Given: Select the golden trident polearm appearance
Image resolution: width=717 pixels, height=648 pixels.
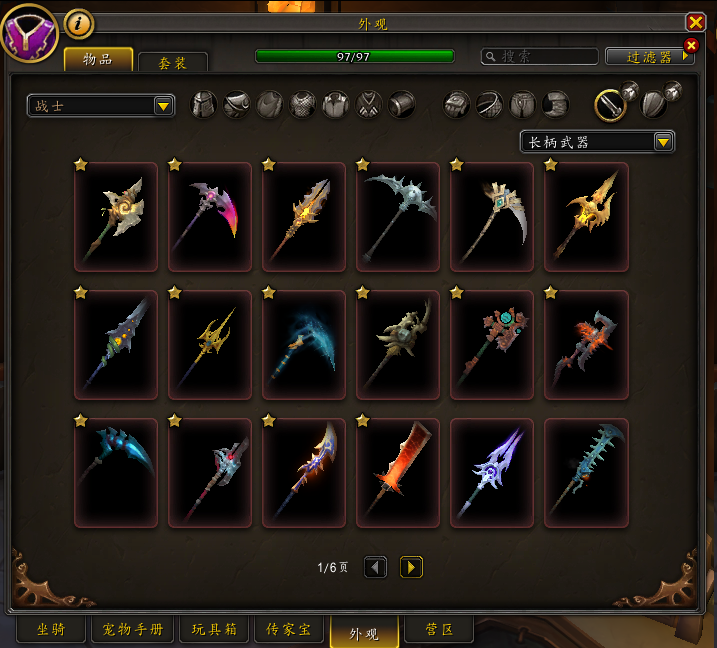Looking at the screenshot, I should (x=210, y=344).
